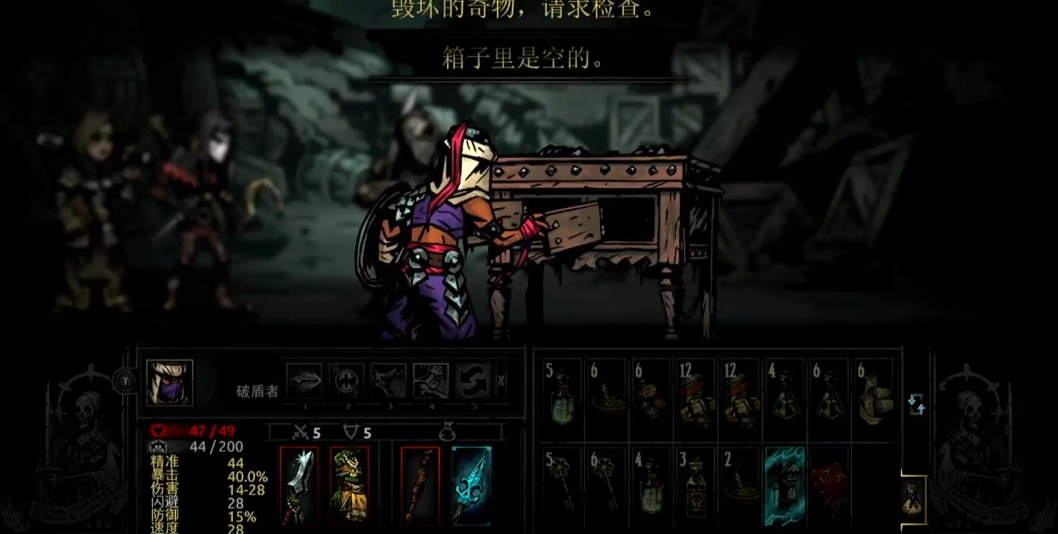This screenshot has height=534, width=1058.
Task: Choose the stack of 5 skeleton keys
Action: pyautogui.click(x=562, y=485)
